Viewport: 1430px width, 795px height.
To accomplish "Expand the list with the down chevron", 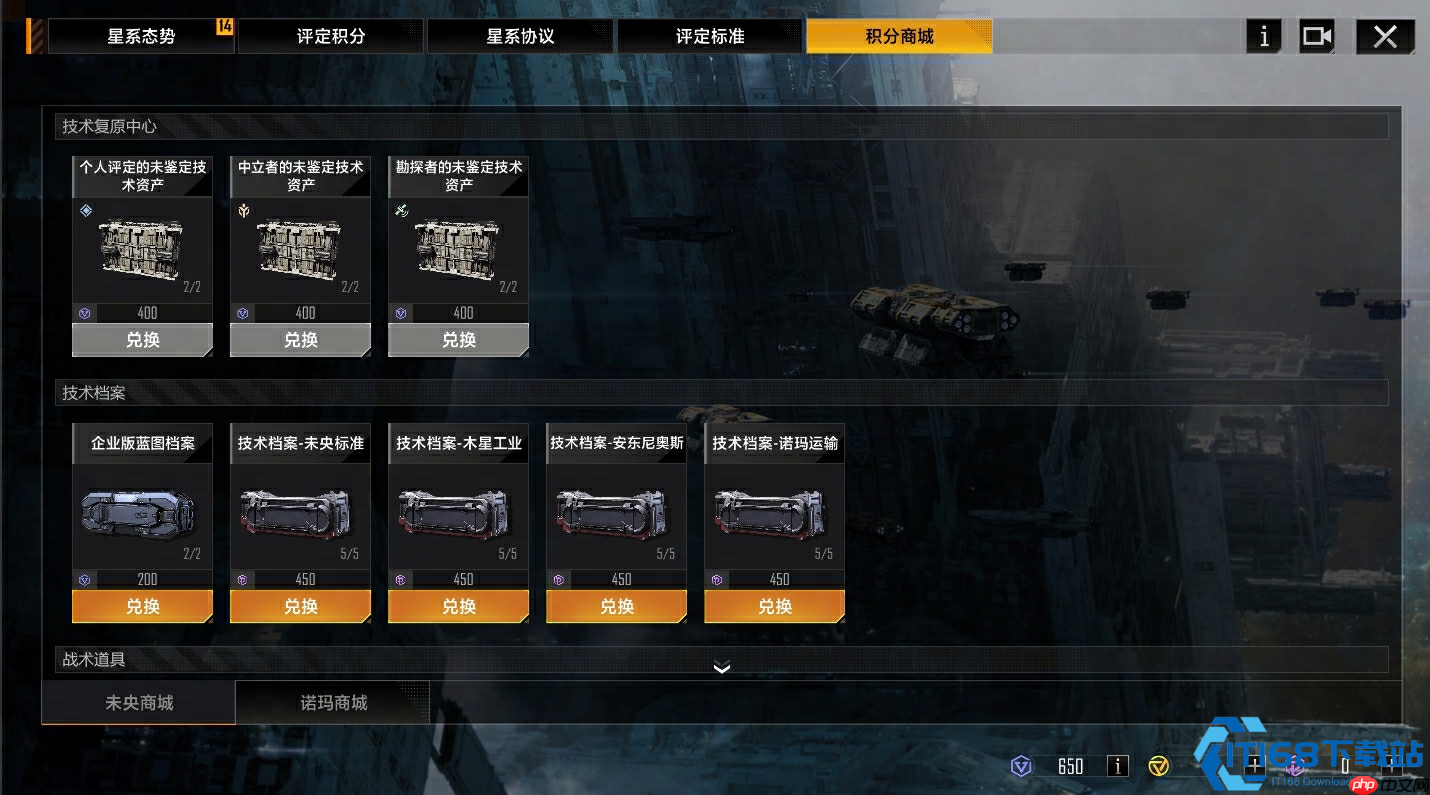I will (x=722, y=668).
